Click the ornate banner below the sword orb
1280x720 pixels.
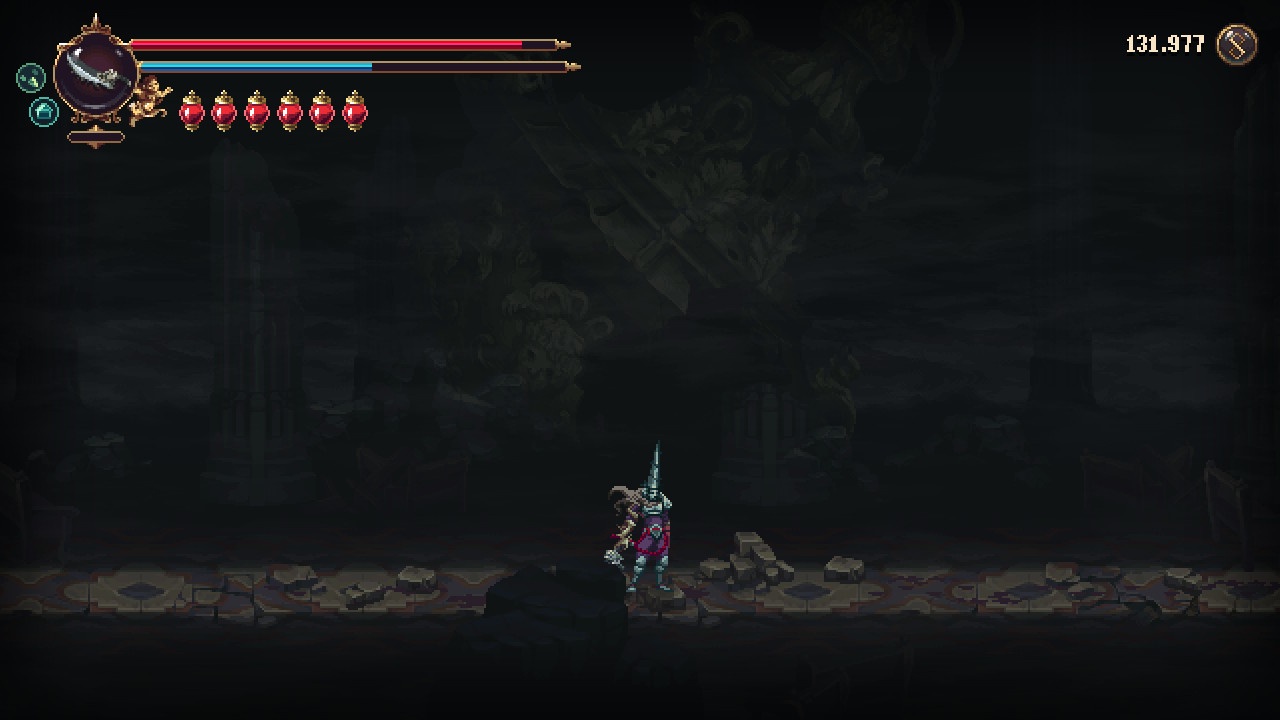95,137
